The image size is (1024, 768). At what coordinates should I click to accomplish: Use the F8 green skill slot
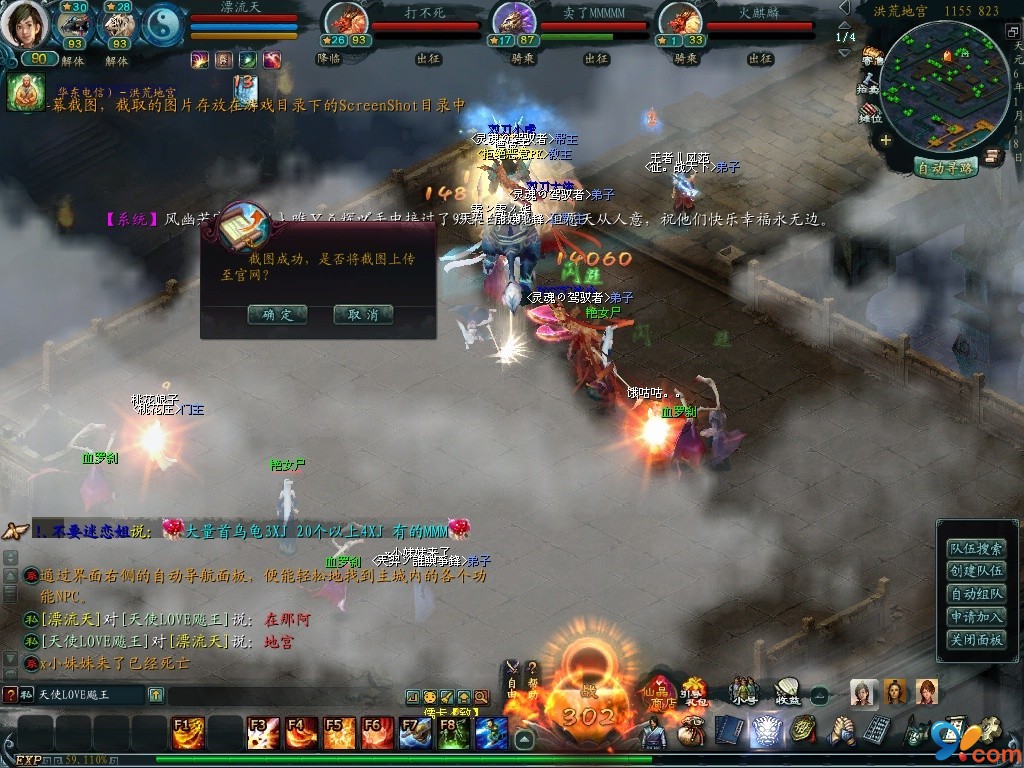point(452,734)
